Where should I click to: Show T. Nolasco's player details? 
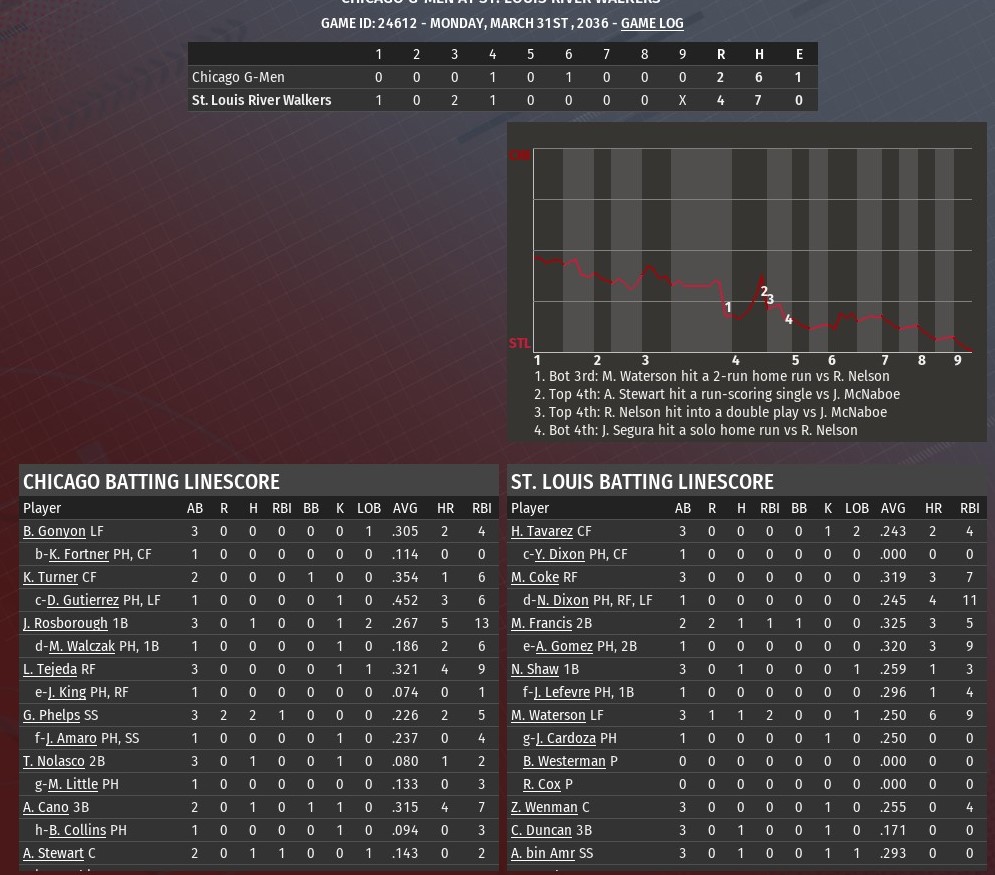click(54, 761)
